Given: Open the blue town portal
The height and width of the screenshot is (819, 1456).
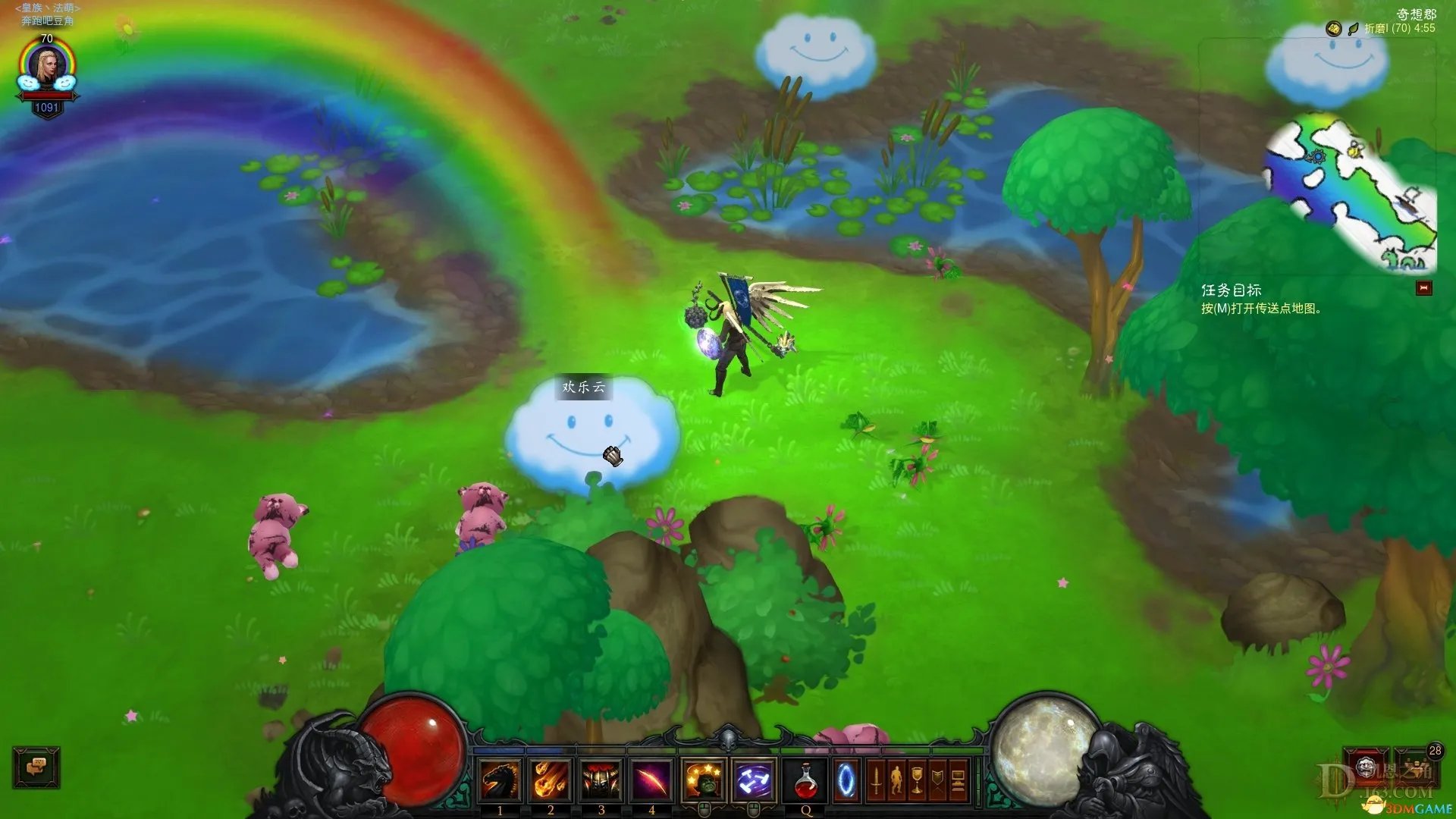Looking at the screenshot, I should pyautogui.click(x=846, y=780).
